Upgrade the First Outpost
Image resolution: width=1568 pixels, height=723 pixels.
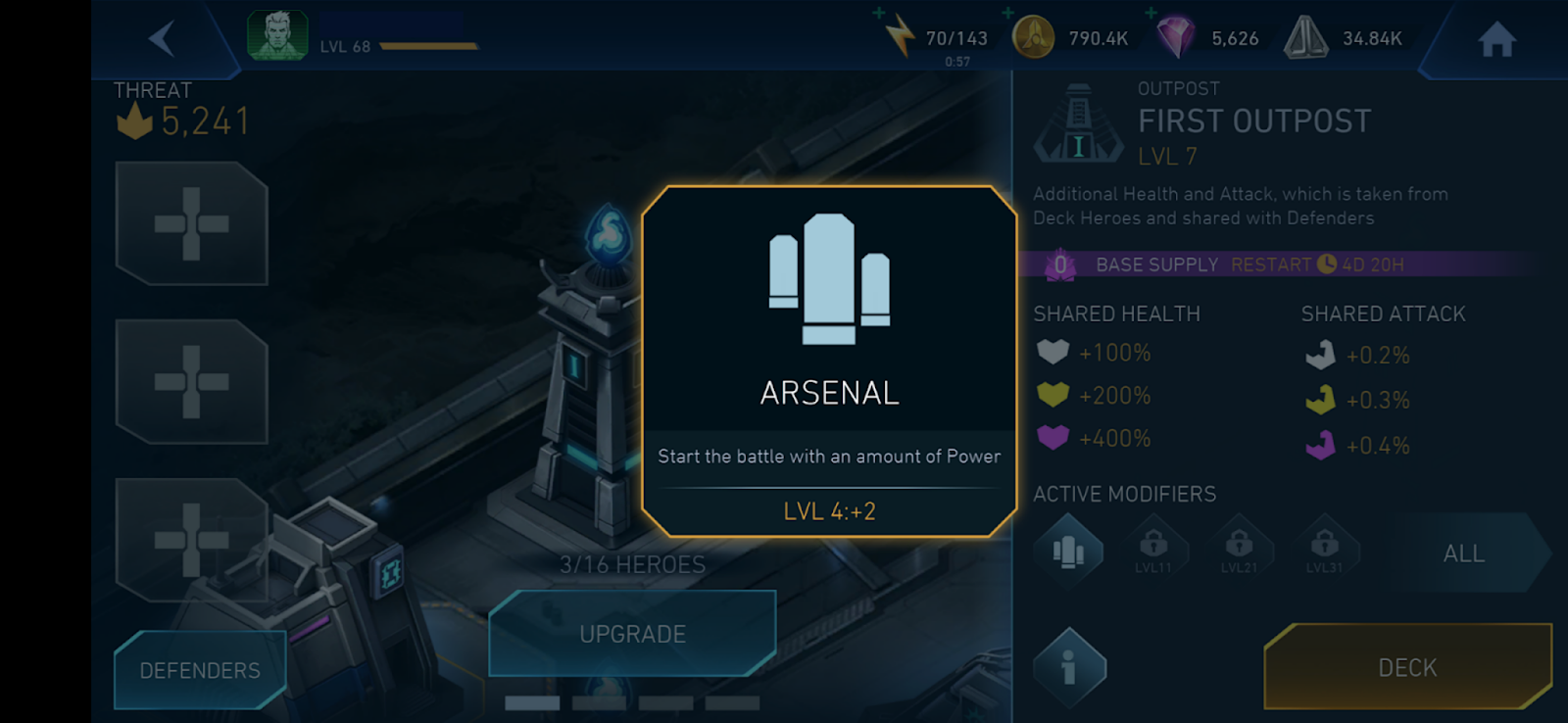[632, 634]
